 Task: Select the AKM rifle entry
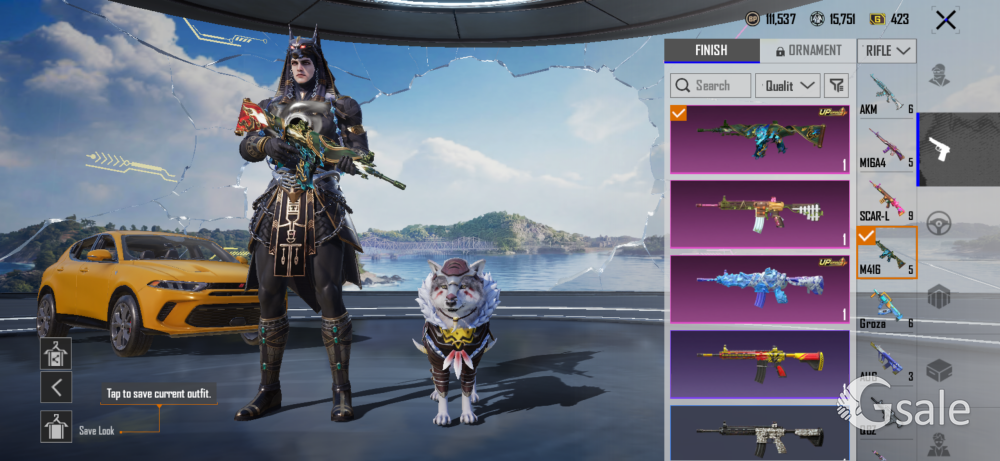click(x=886, y=94)
